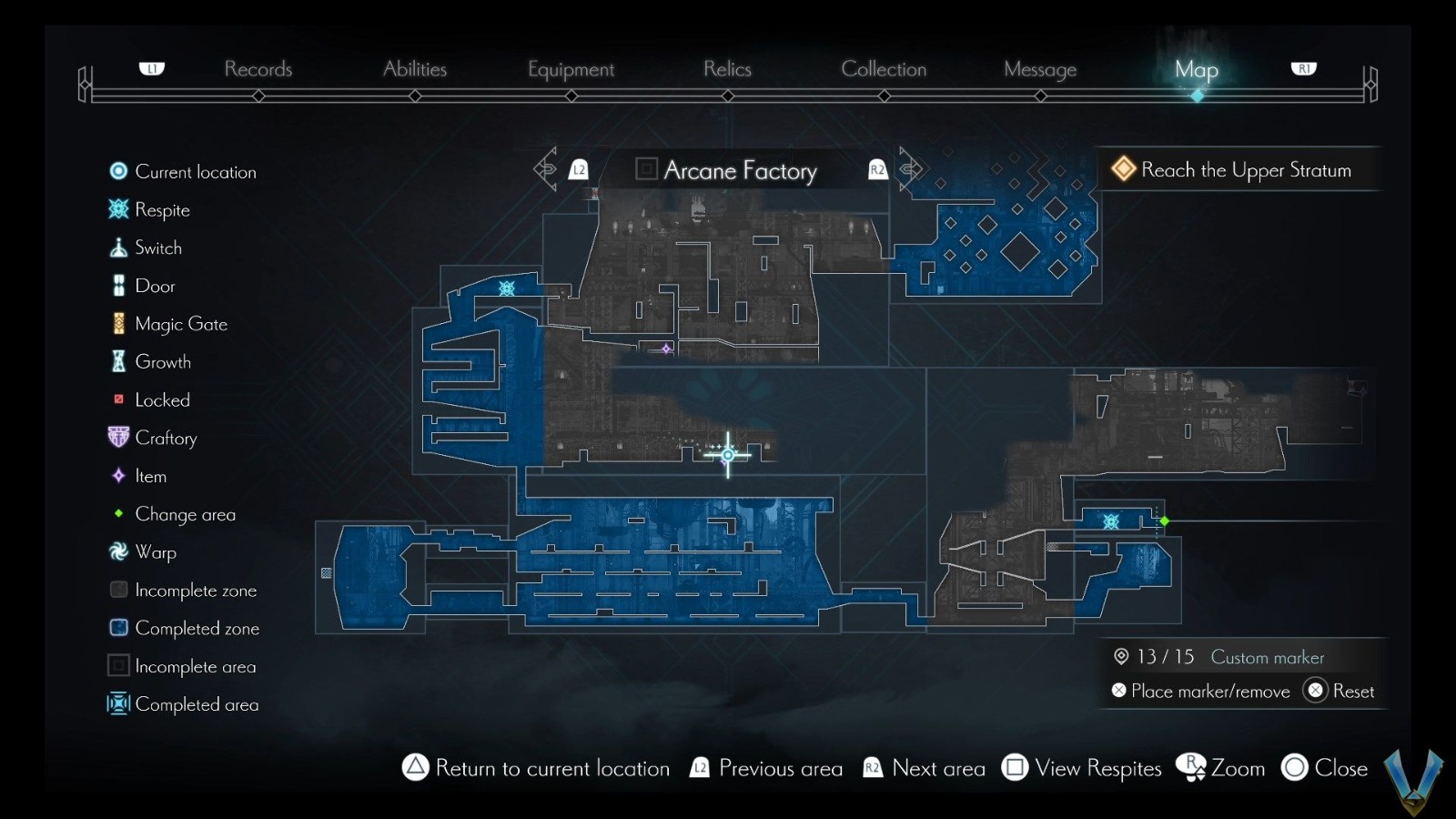Click the Warp legend icon
The height and width of the screenshot is (819, 1456).
(117, 551)
